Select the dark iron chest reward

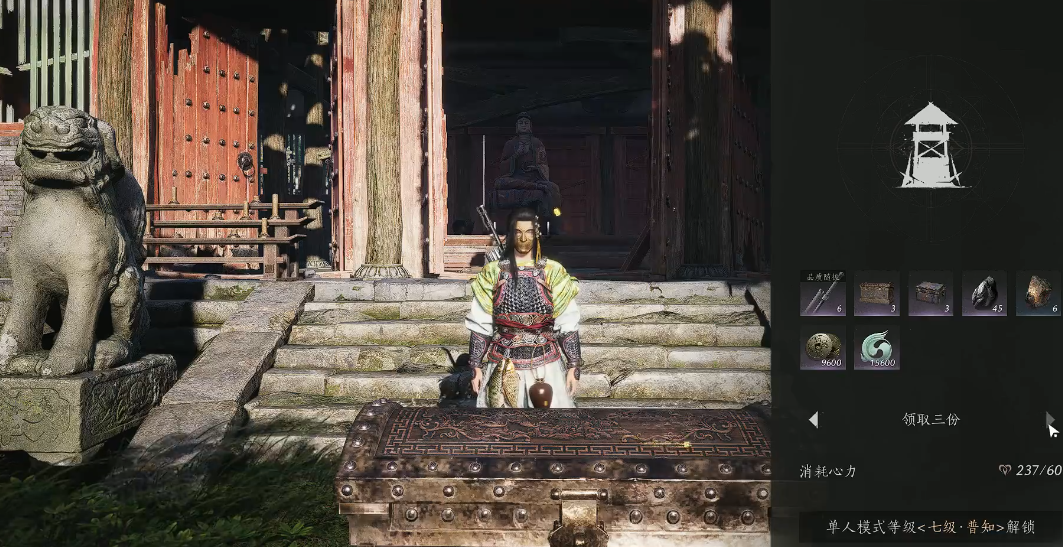click(x=930, y=293)
